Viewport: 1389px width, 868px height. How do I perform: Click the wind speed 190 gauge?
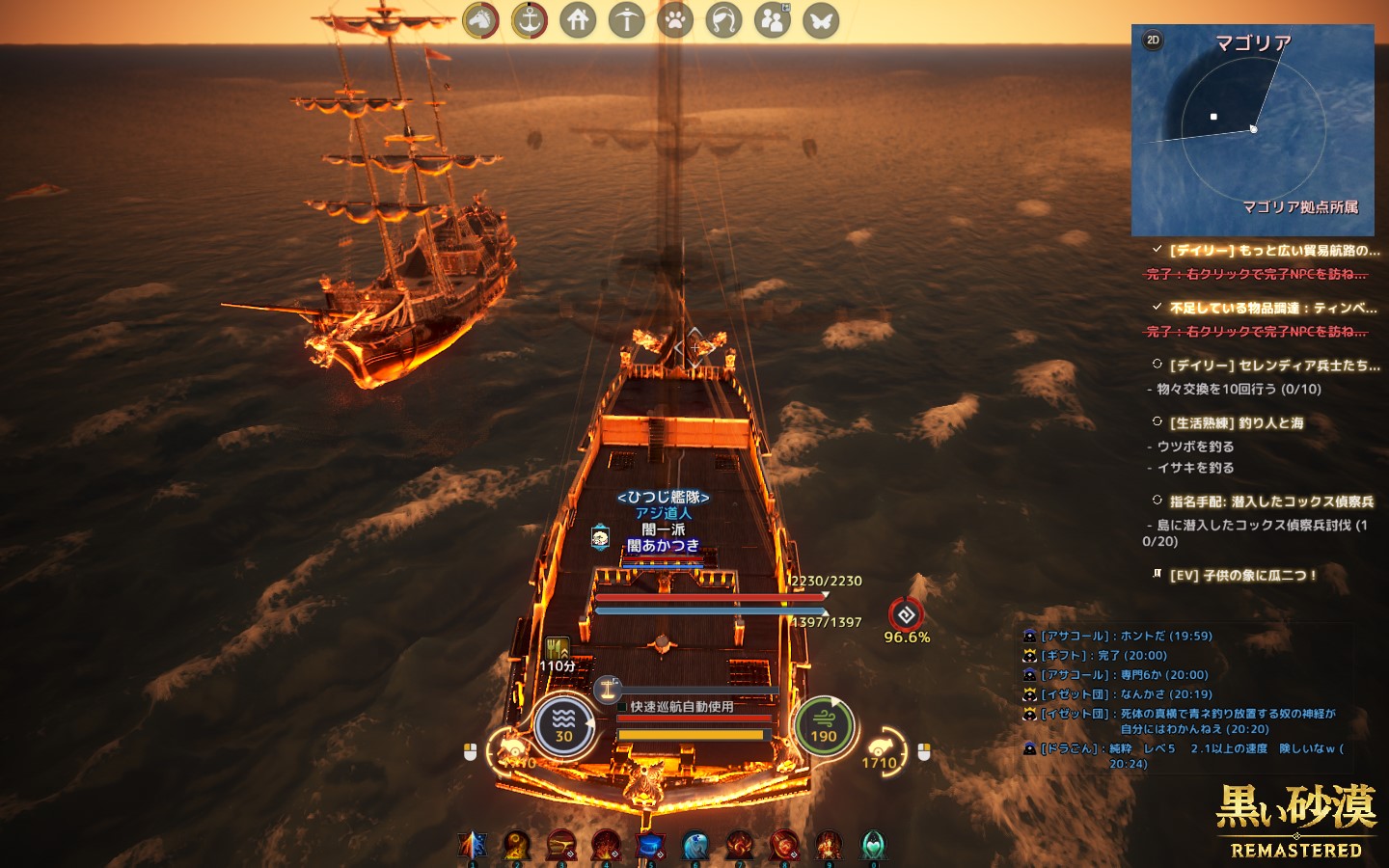(x=823, y=726)
